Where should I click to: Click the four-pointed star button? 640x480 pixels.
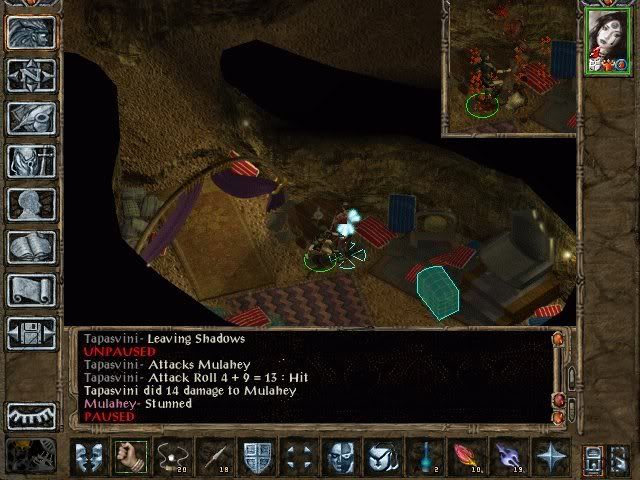coord(550,457)
